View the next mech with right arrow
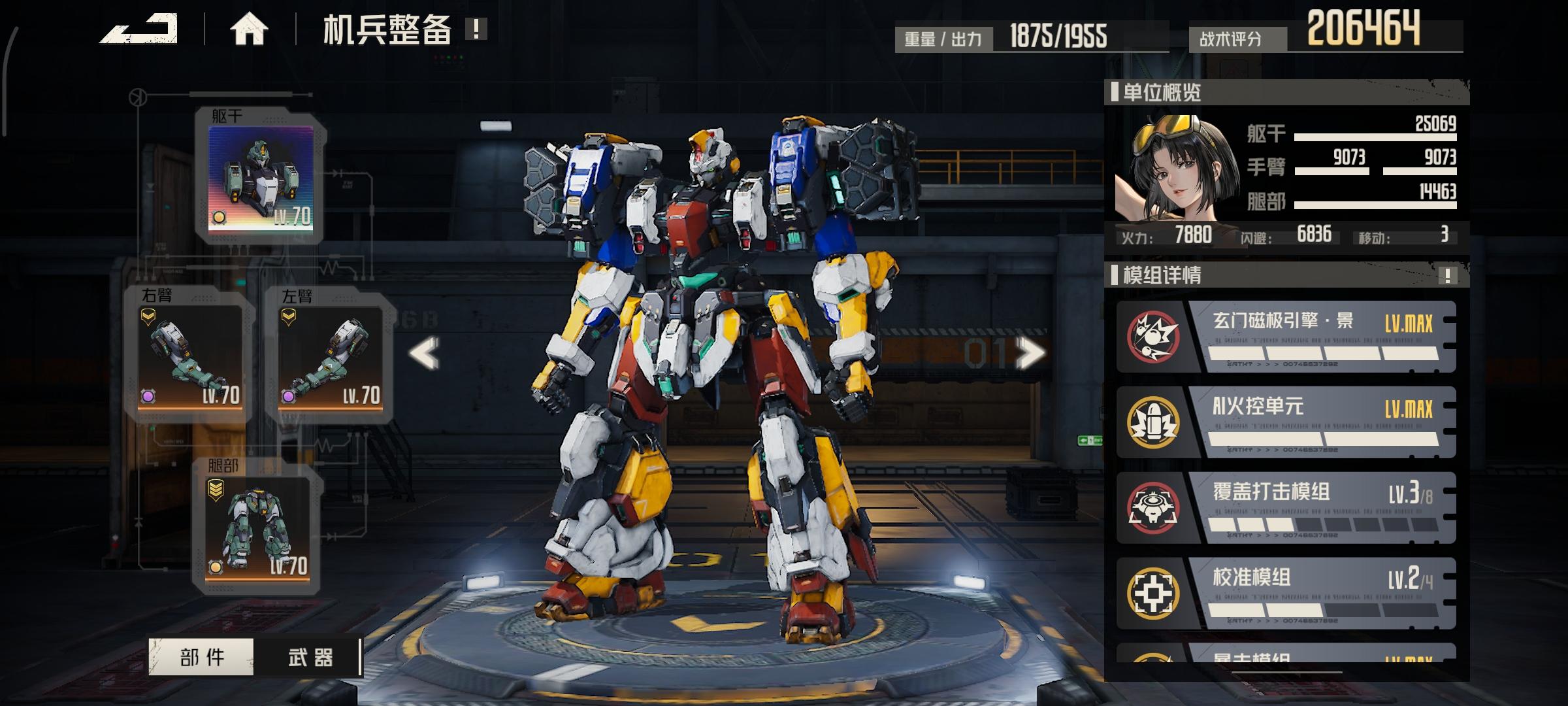The height and width of the screenshot is (706, 1568). click(1030, 354)
